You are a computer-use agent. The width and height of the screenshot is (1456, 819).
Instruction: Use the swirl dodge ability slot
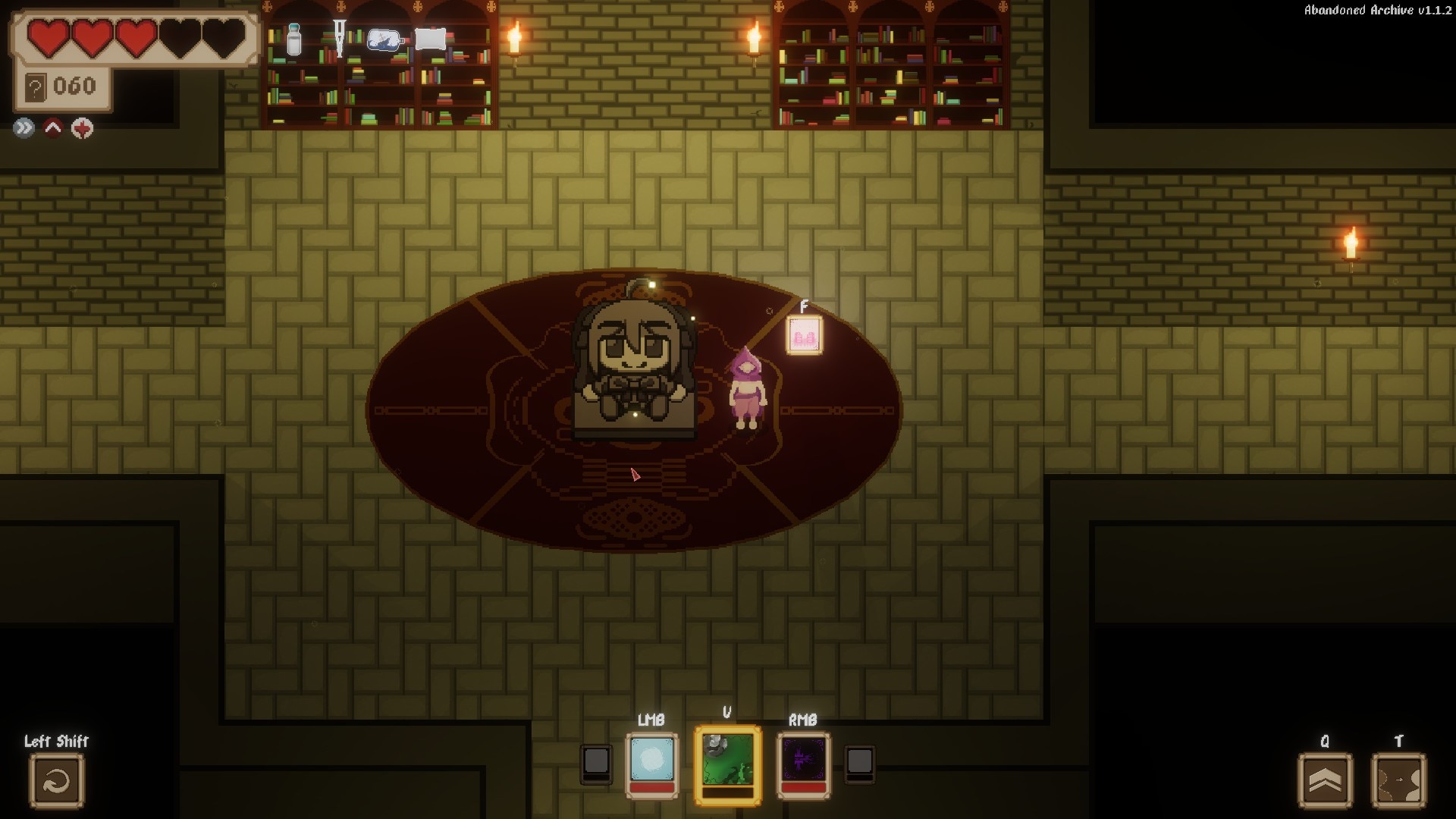tap(57, 780)
